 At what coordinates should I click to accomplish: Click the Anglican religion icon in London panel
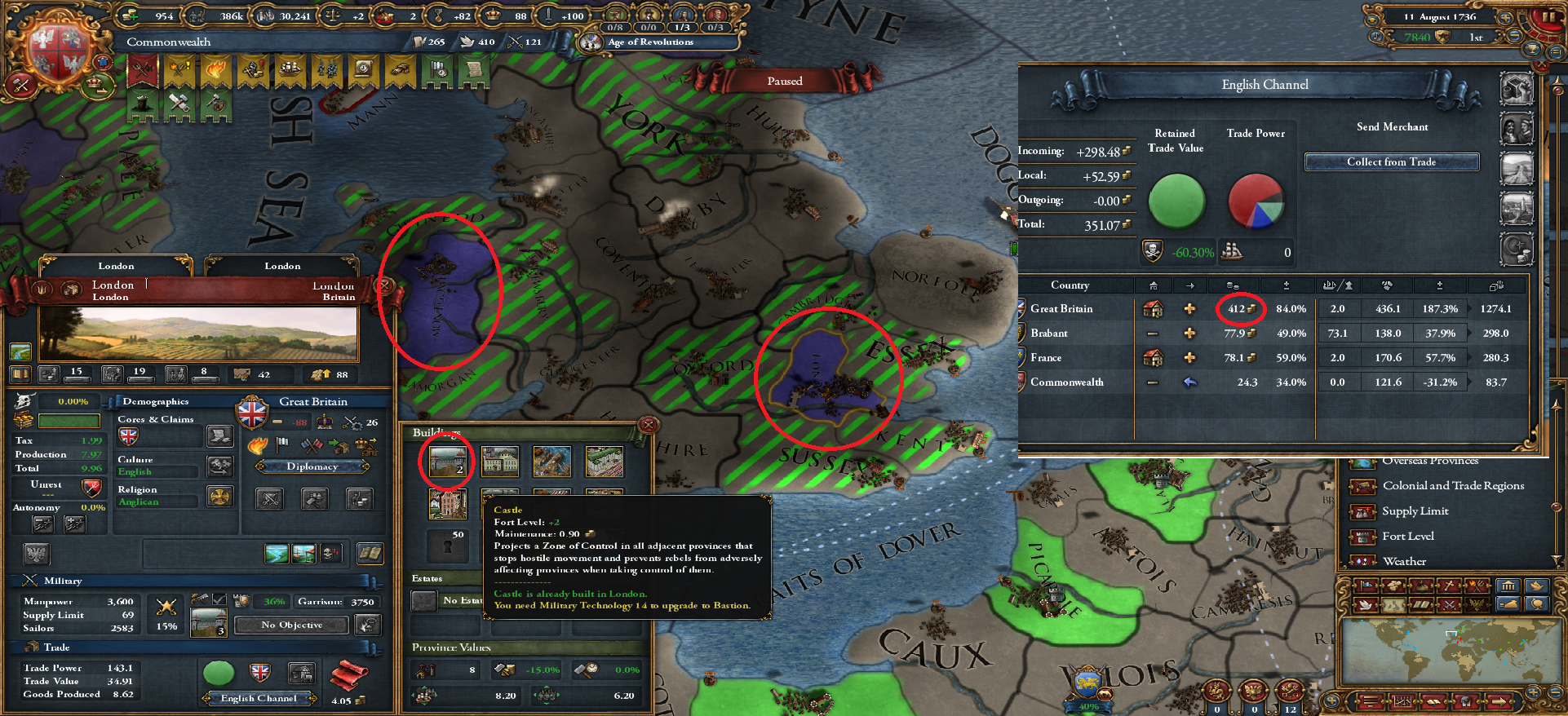[220, 497]
